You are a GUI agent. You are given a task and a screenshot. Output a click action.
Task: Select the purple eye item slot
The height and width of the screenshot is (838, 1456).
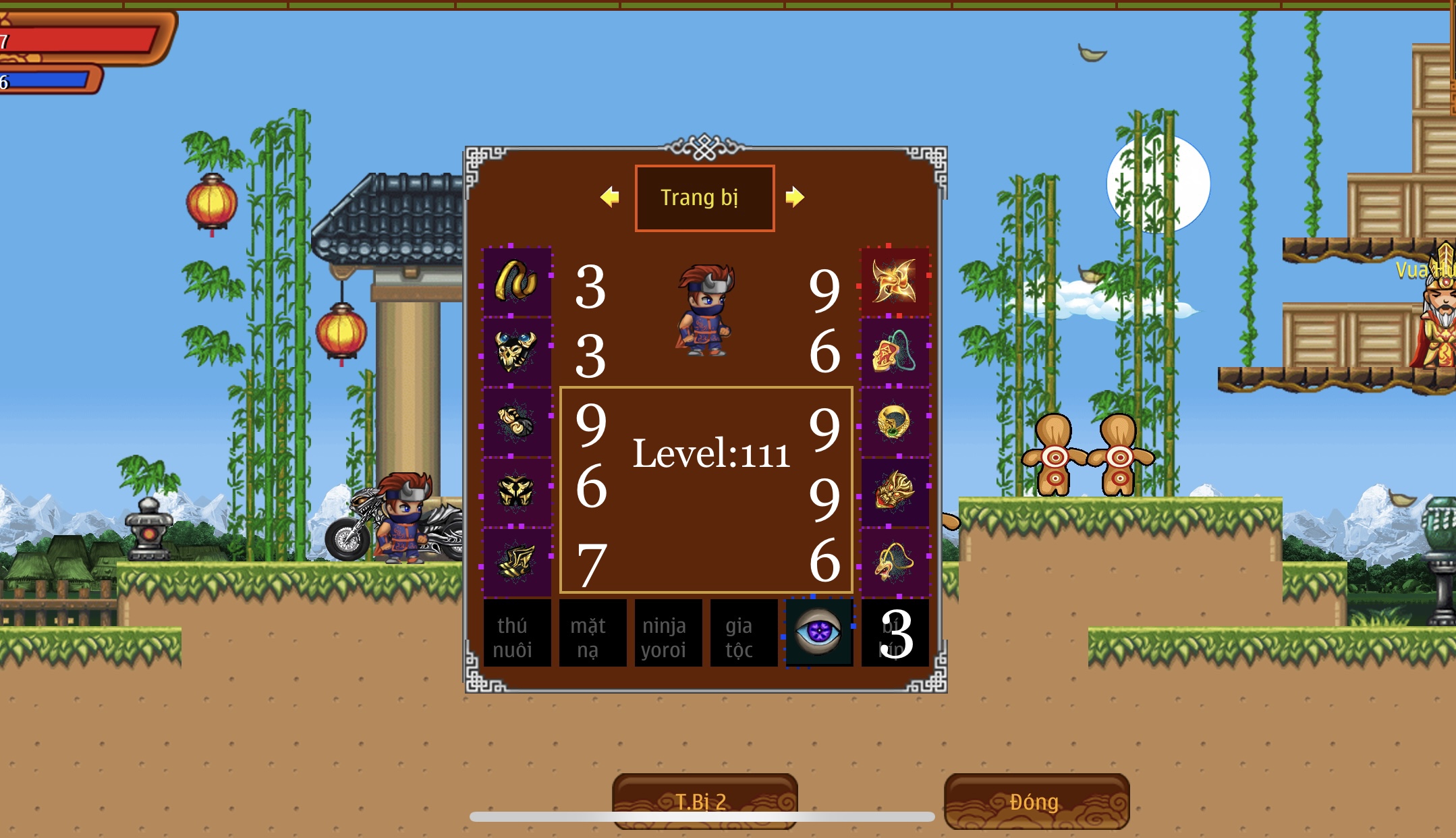(819, 633)
